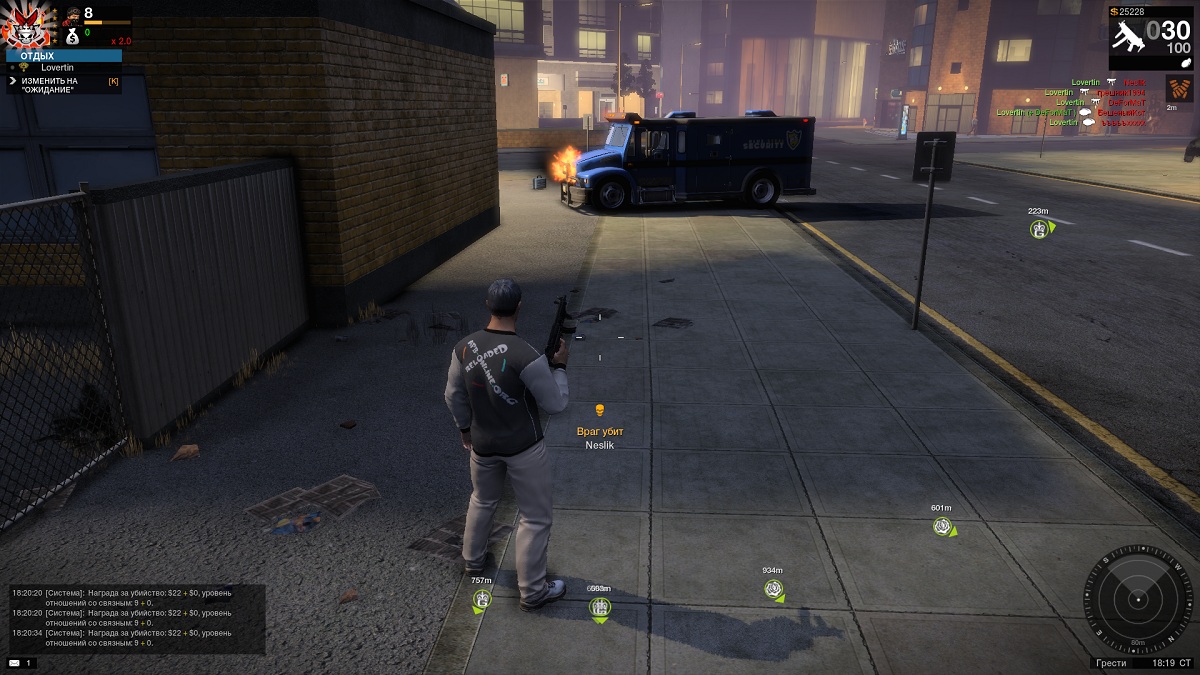1200x675 pixels.
Task: Click the waypoint marker labeled 223m
Action: (x=1039, y=229)
